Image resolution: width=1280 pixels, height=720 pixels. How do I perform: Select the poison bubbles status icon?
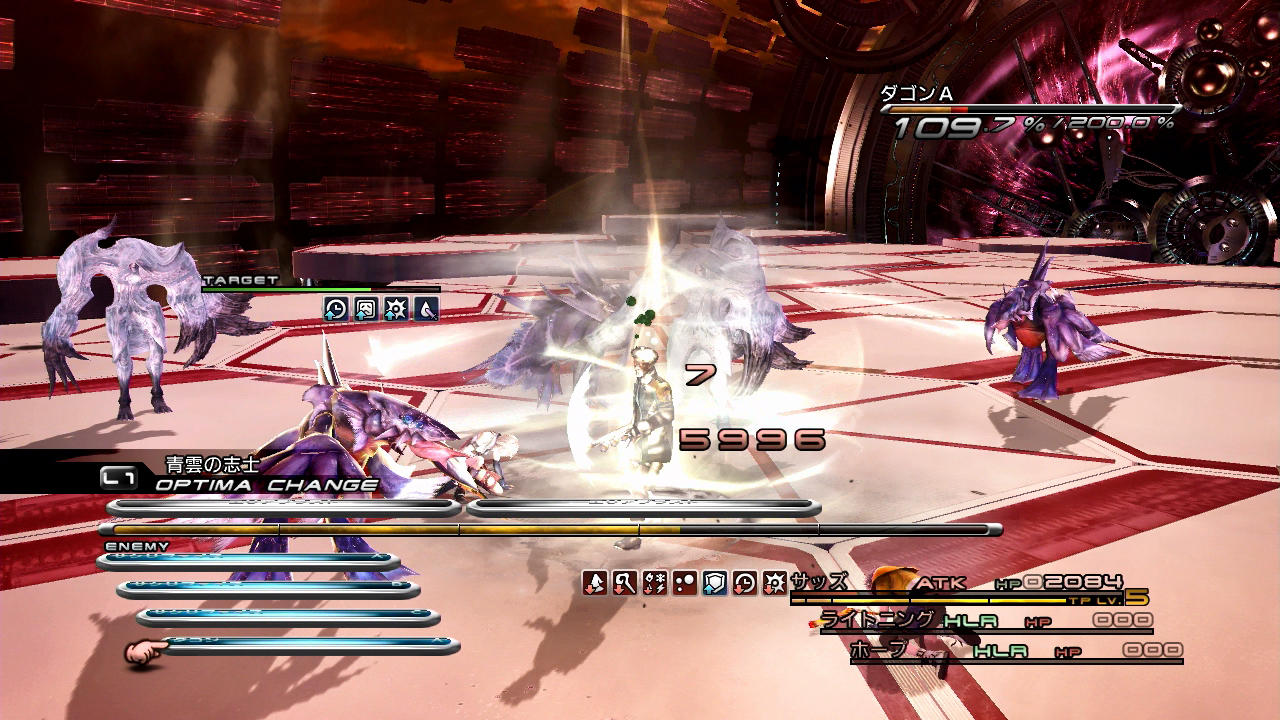point(685,583)
